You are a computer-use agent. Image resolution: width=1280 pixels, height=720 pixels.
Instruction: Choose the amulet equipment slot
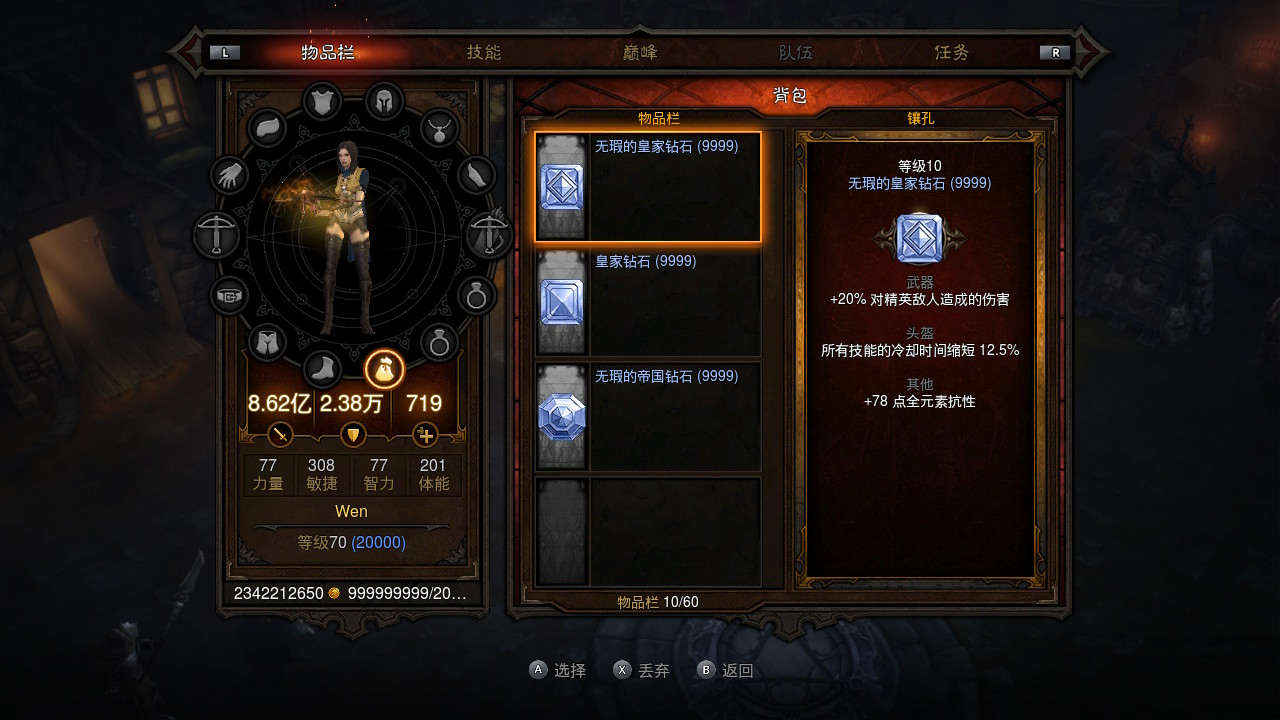[x=438, y=128]
